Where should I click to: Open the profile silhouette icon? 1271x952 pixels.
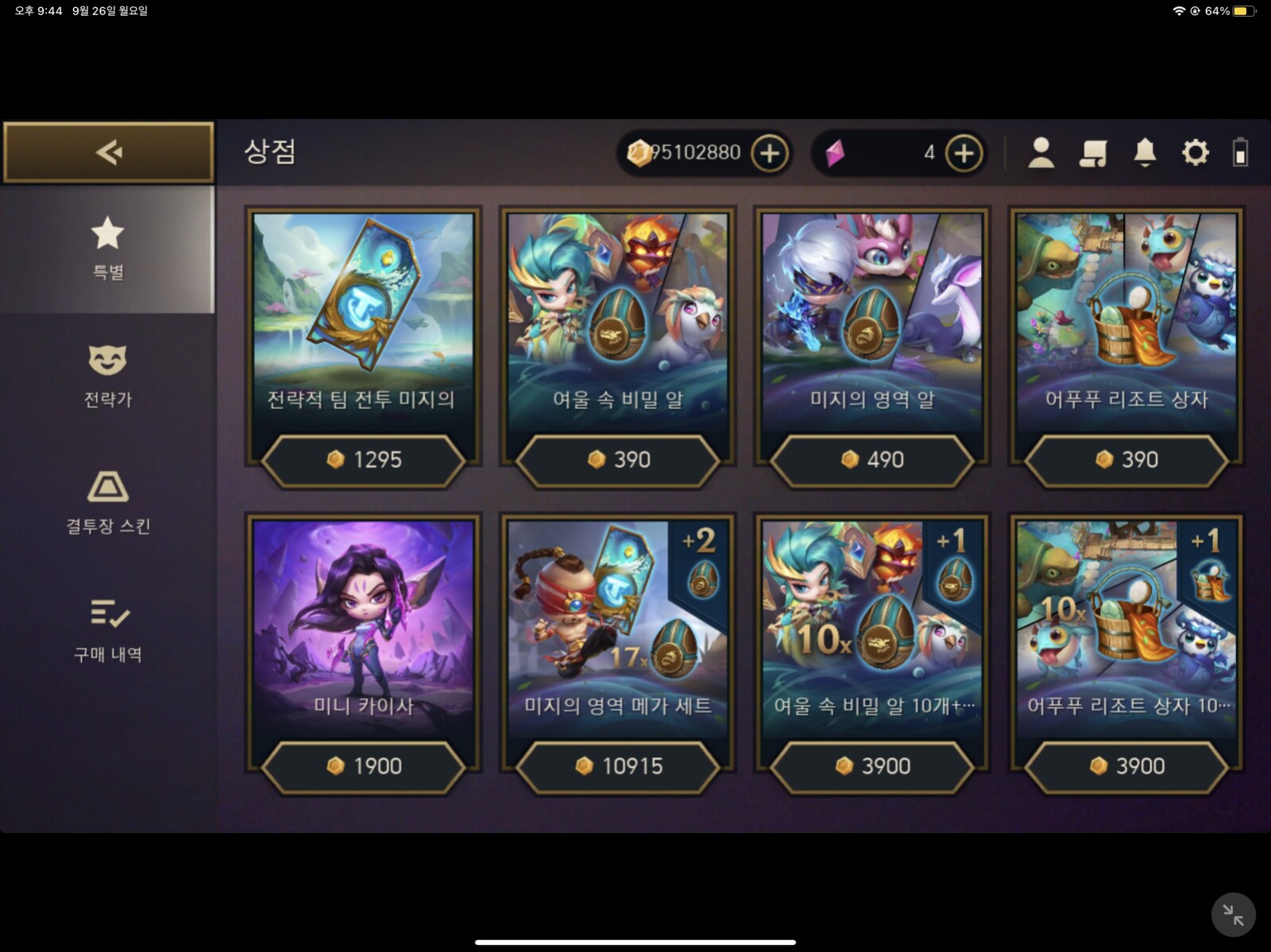pos(1041,152)
